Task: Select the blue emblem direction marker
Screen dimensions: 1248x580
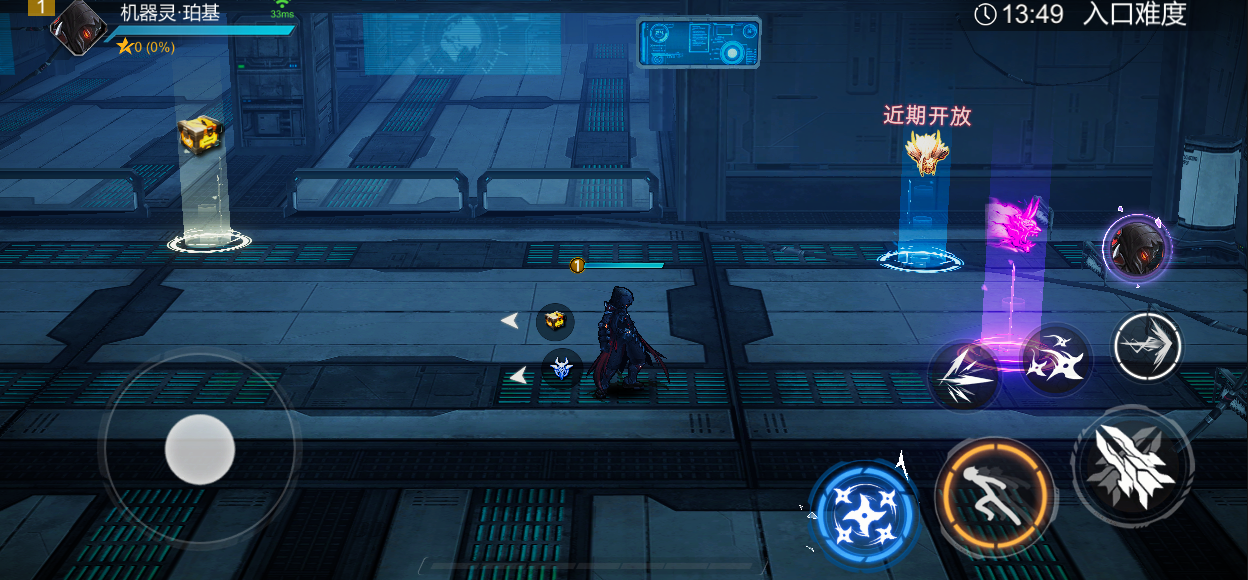Action: click(562, 367)
